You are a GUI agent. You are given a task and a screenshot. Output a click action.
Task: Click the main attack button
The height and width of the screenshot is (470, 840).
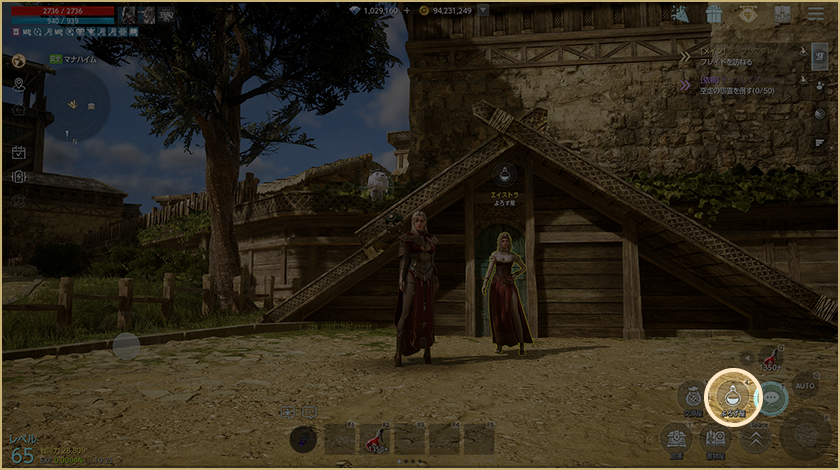[x=805, y=434]
